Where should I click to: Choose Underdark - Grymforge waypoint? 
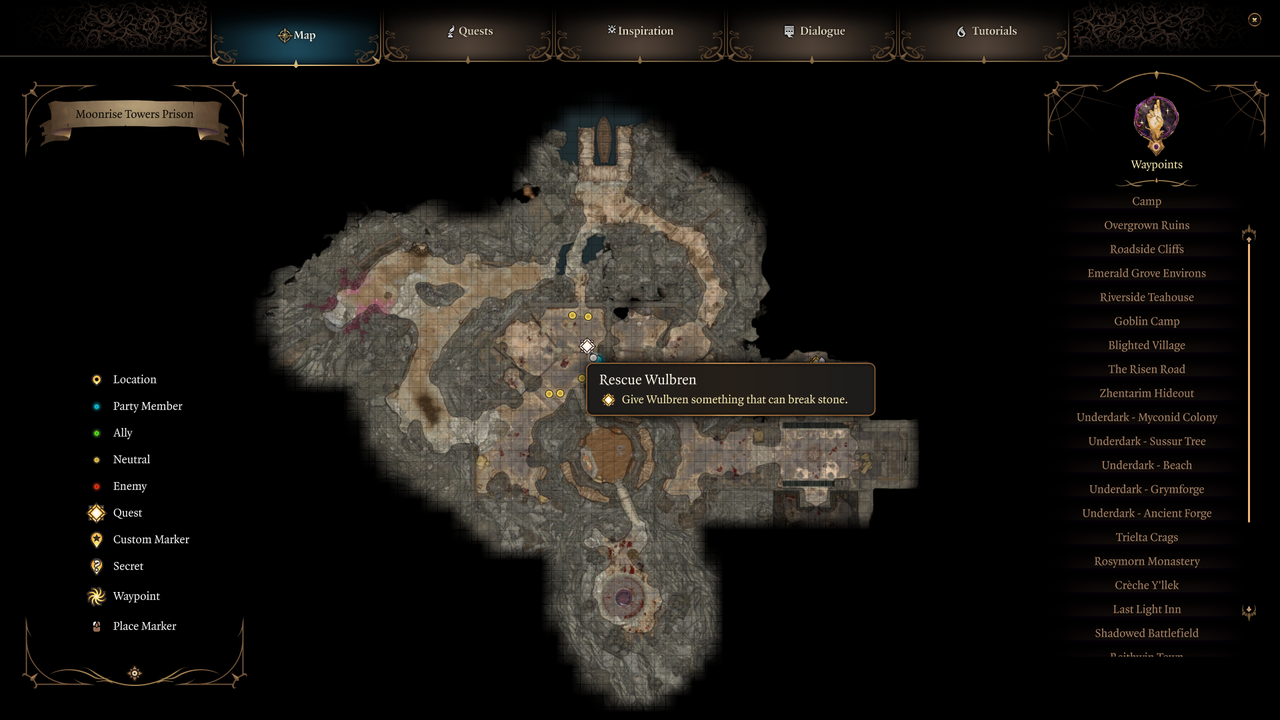click(x=1146, y=489)
